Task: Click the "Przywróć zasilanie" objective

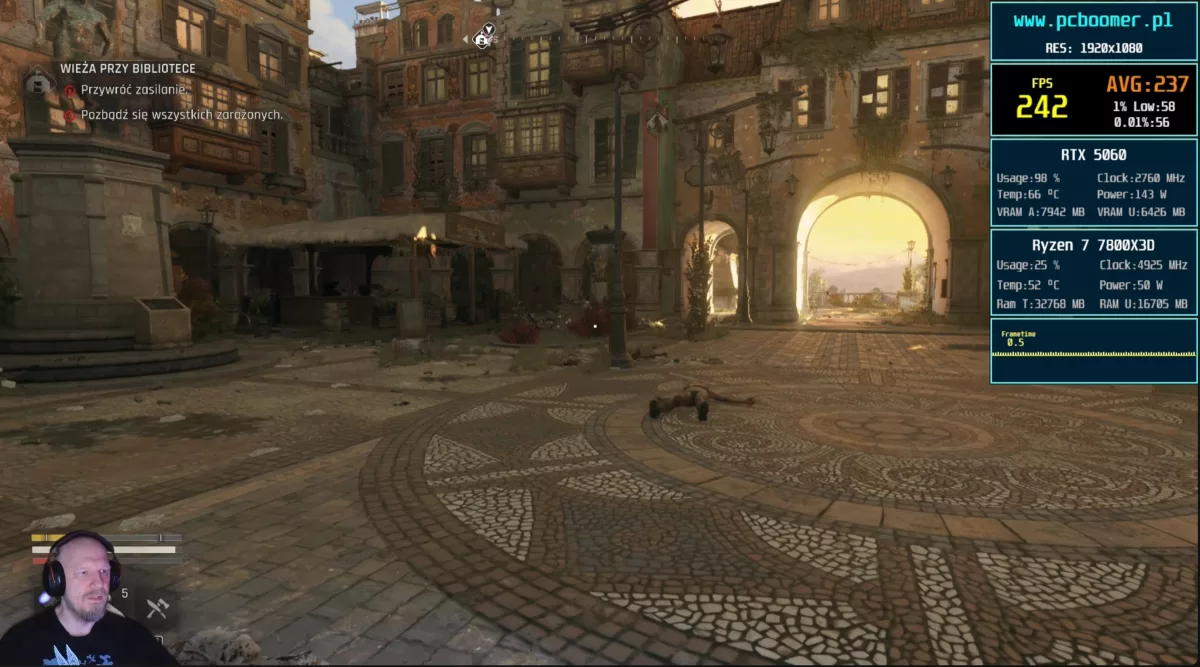Action: (134, 90)
